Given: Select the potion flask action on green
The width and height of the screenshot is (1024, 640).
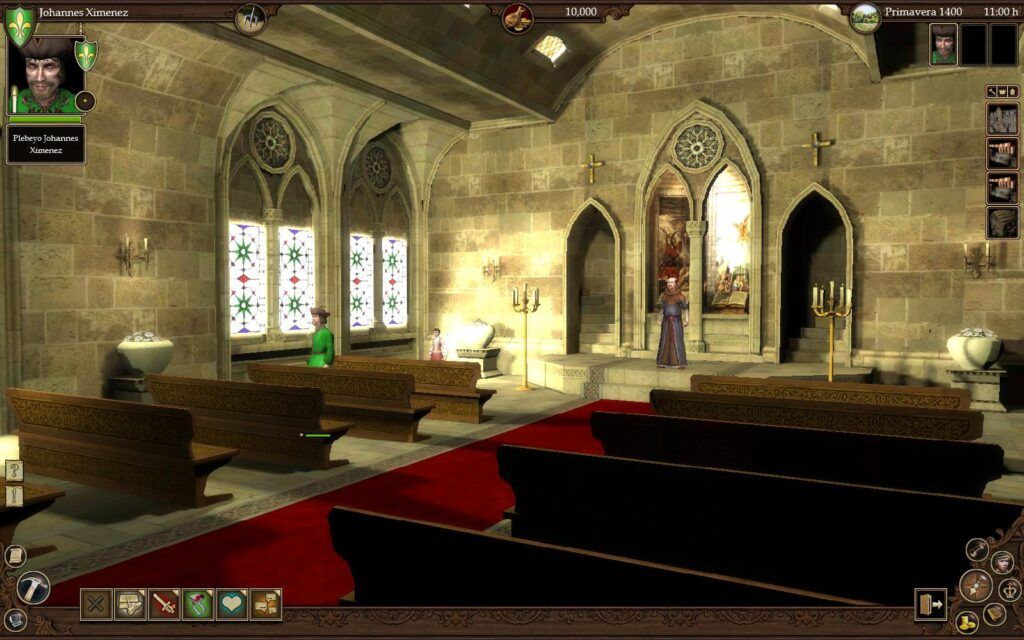Looking at the screenshot, I should (198, 604).
